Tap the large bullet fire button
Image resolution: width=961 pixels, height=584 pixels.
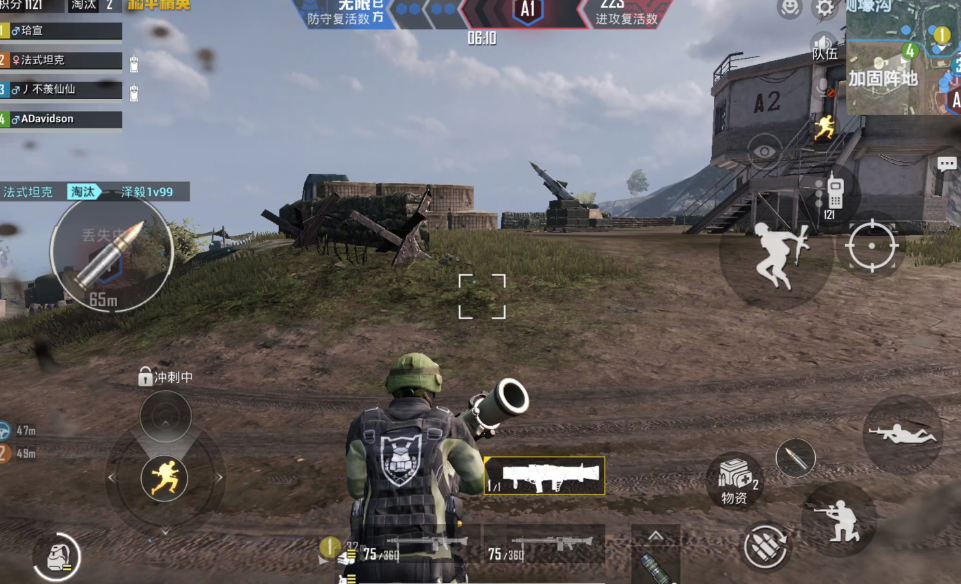point(111,250)
